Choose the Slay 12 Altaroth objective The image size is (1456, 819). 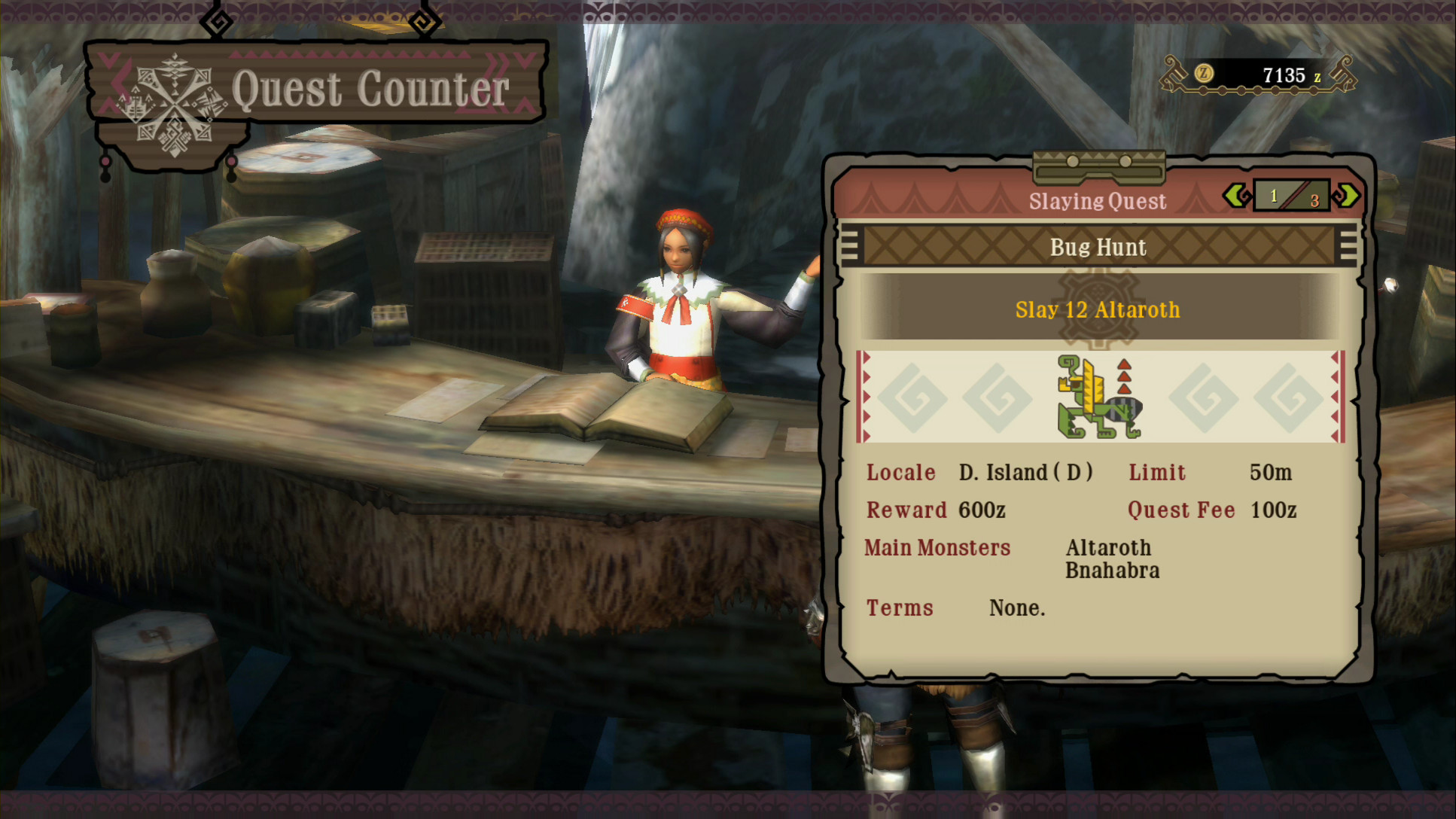click(x=1098, y=310)
